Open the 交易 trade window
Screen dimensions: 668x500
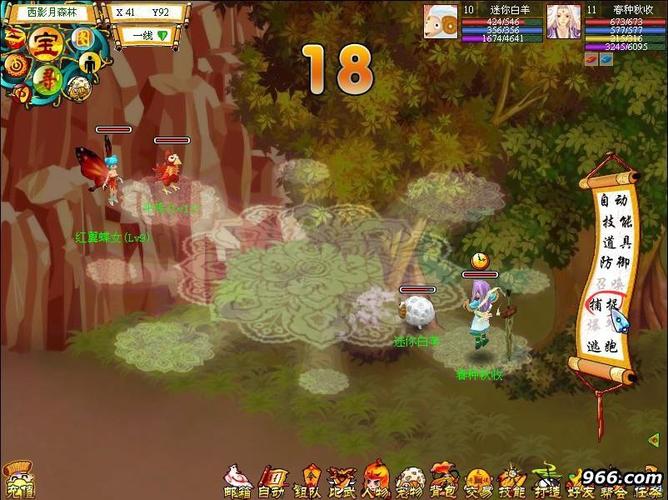pos(478,481)
